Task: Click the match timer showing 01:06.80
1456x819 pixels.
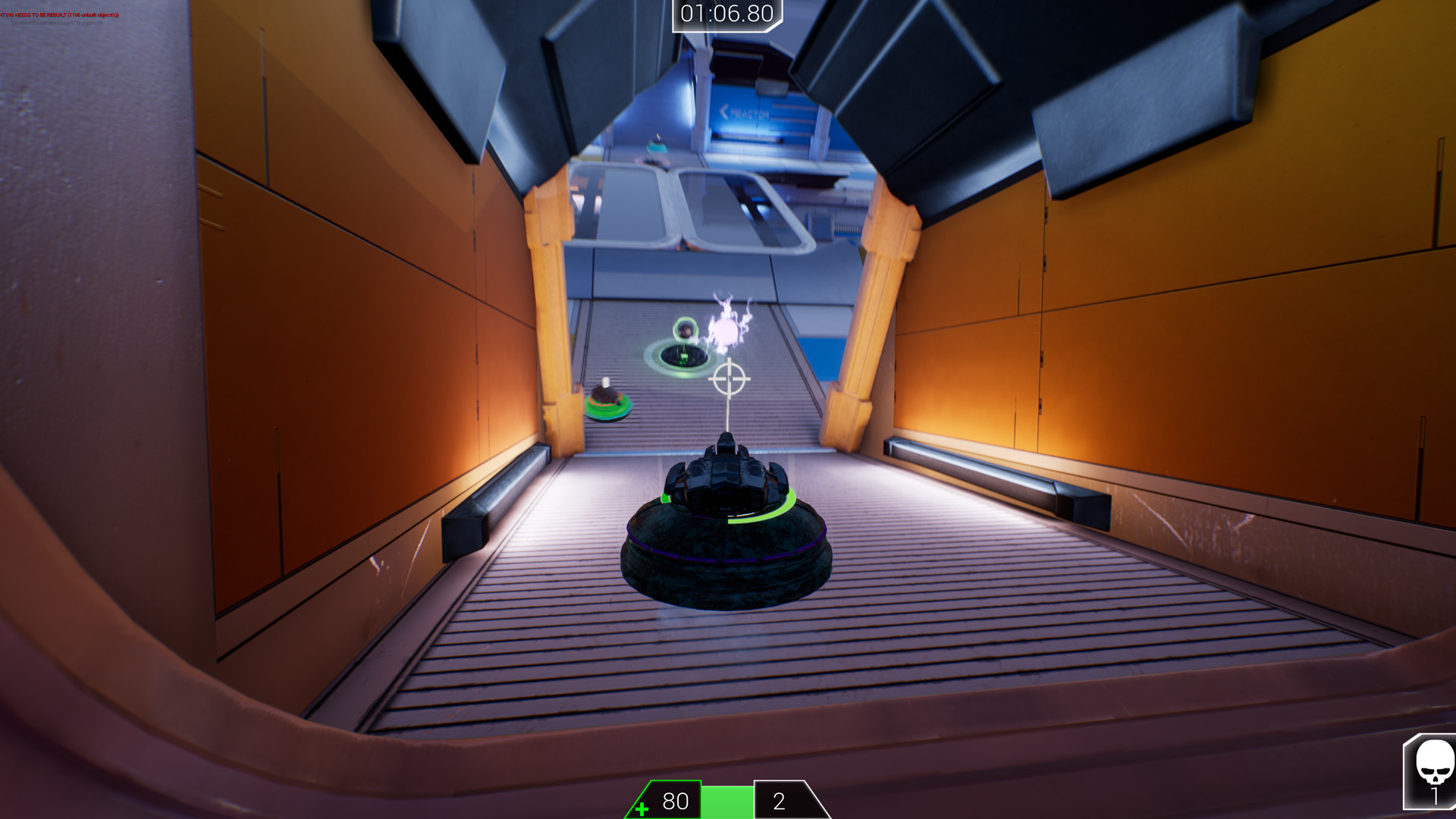Action: 726,12
